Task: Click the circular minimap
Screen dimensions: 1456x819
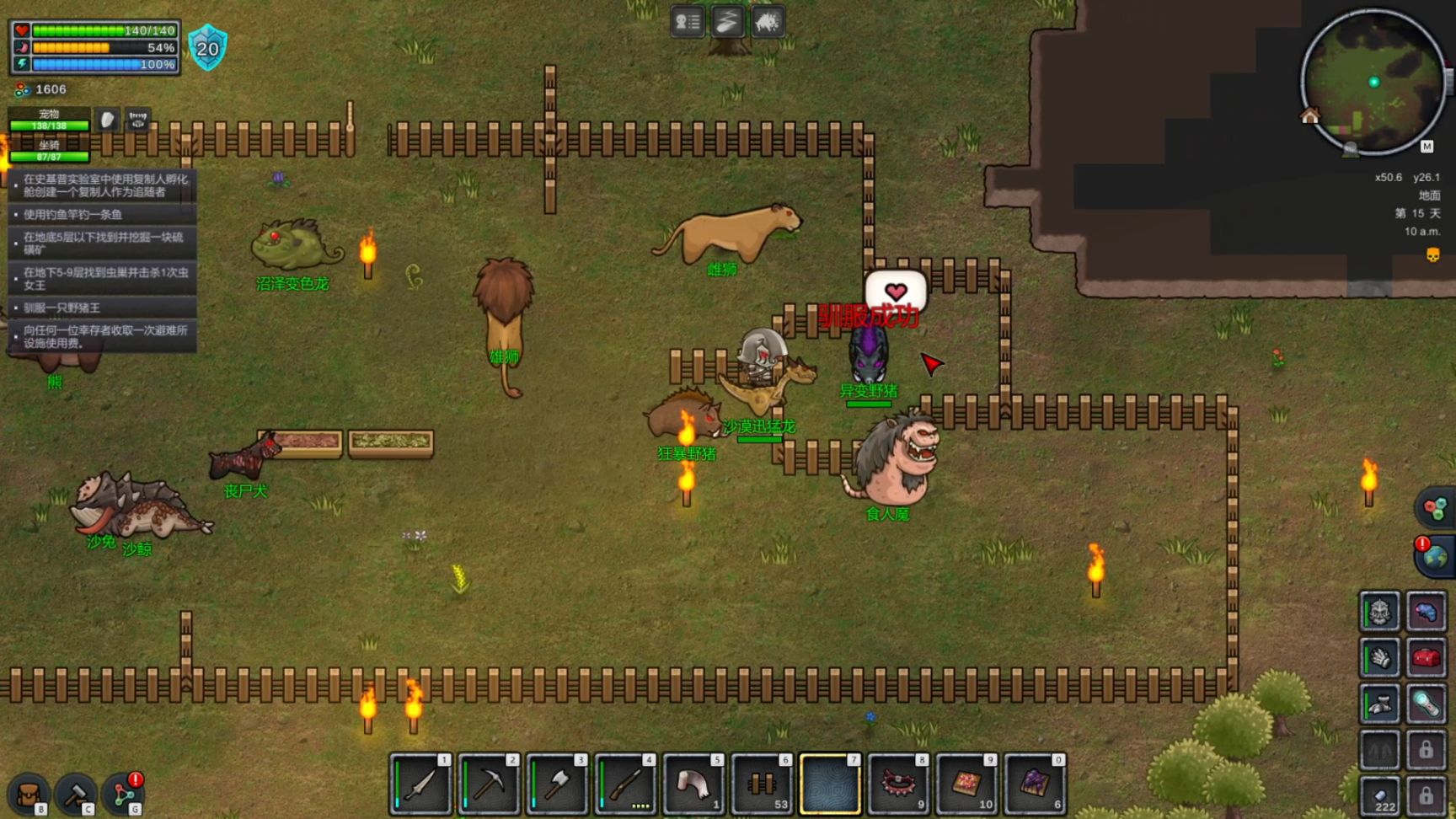Action: 1373,83
